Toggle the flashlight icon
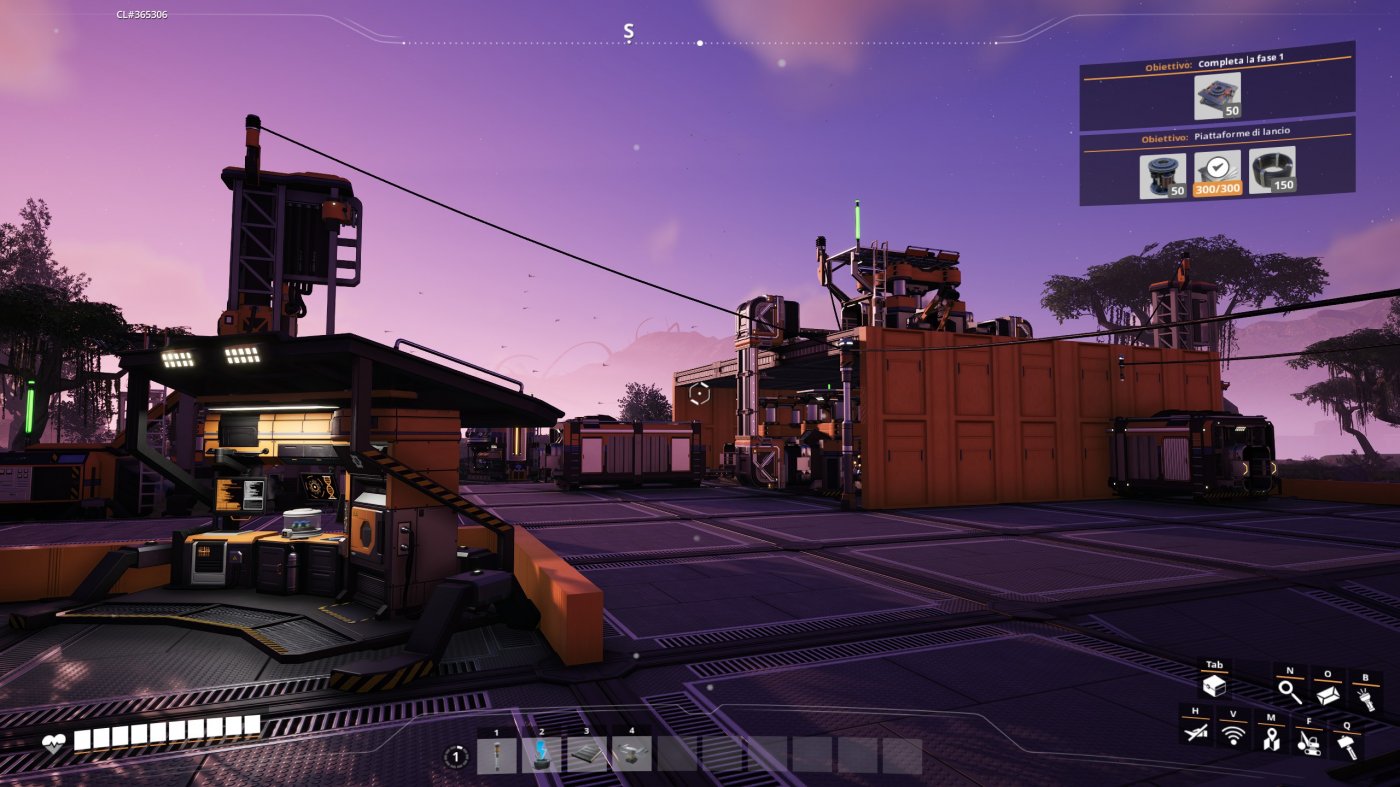The height and width of the screenshot is (787, 1400). (1365, 693)
